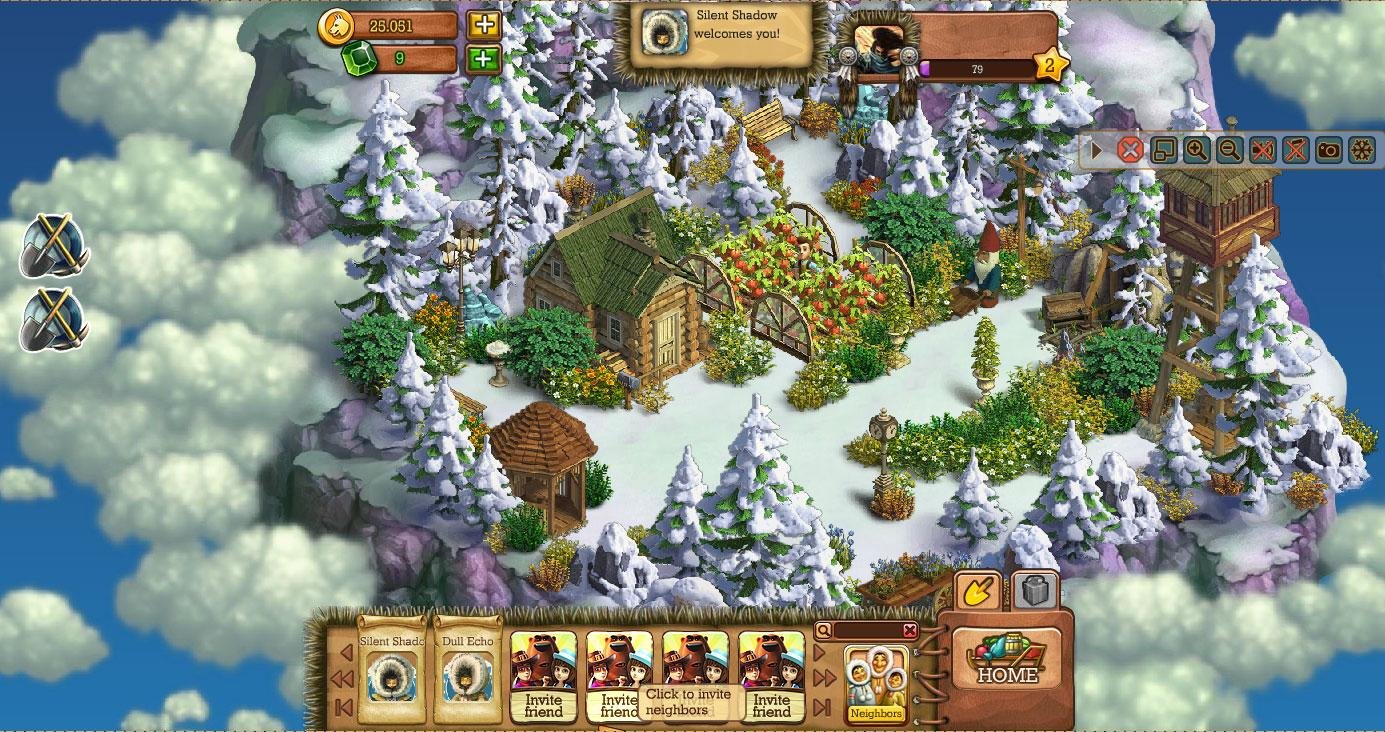This screenshot has width=1385, height=732.
Task: Toggle the crossed-out music note icon
Action: tap(1295, 150)
